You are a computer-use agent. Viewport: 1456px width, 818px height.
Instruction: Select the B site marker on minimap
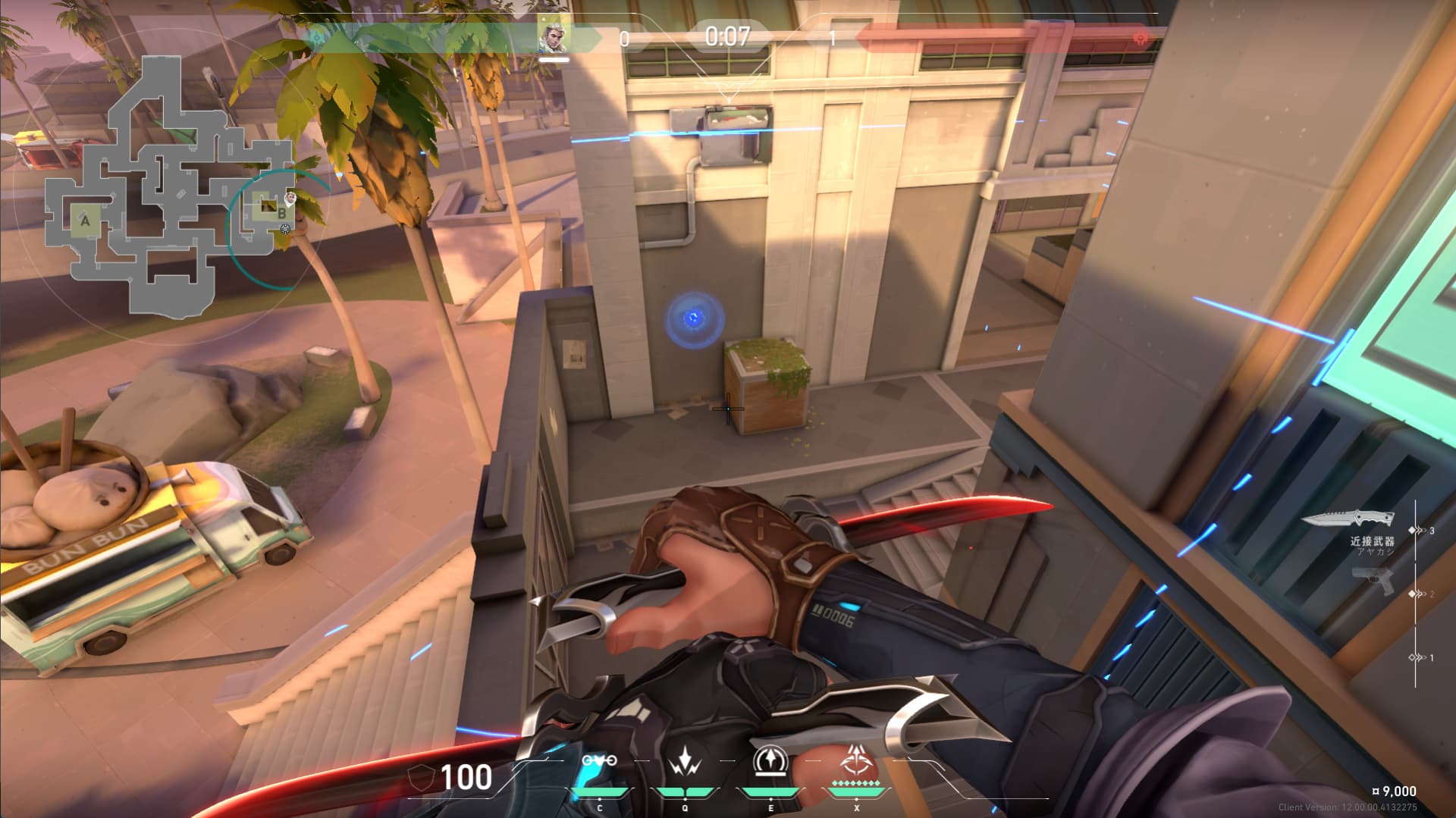(x=281, y=215)
